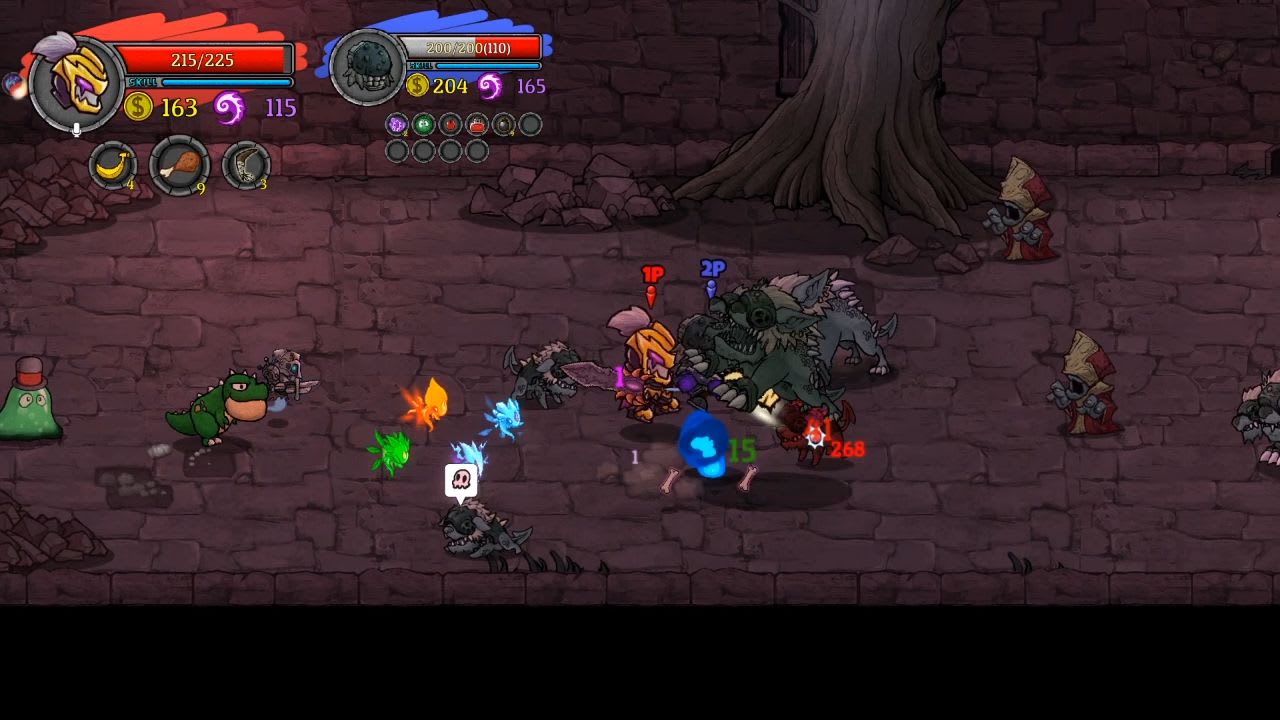Screen dimensions: 1280x720
Task: Select the red flask item icon
Action: [x=476, y=125]
